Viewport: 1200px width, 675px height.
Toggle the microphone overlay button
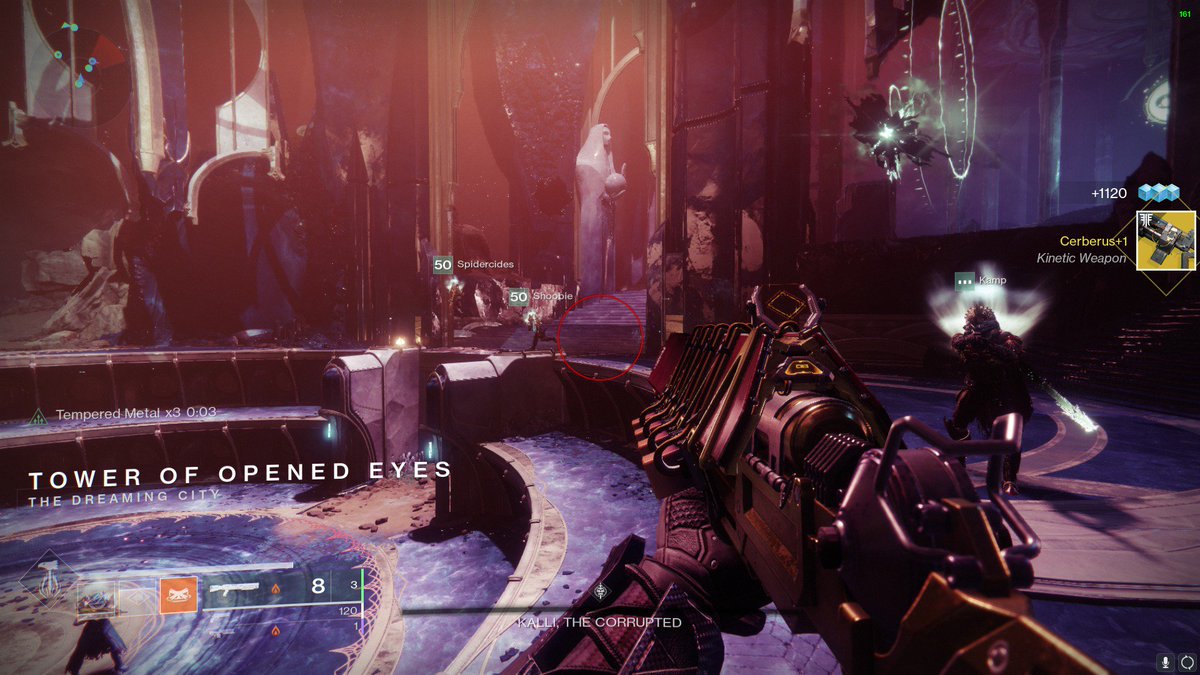point(1165,661)
